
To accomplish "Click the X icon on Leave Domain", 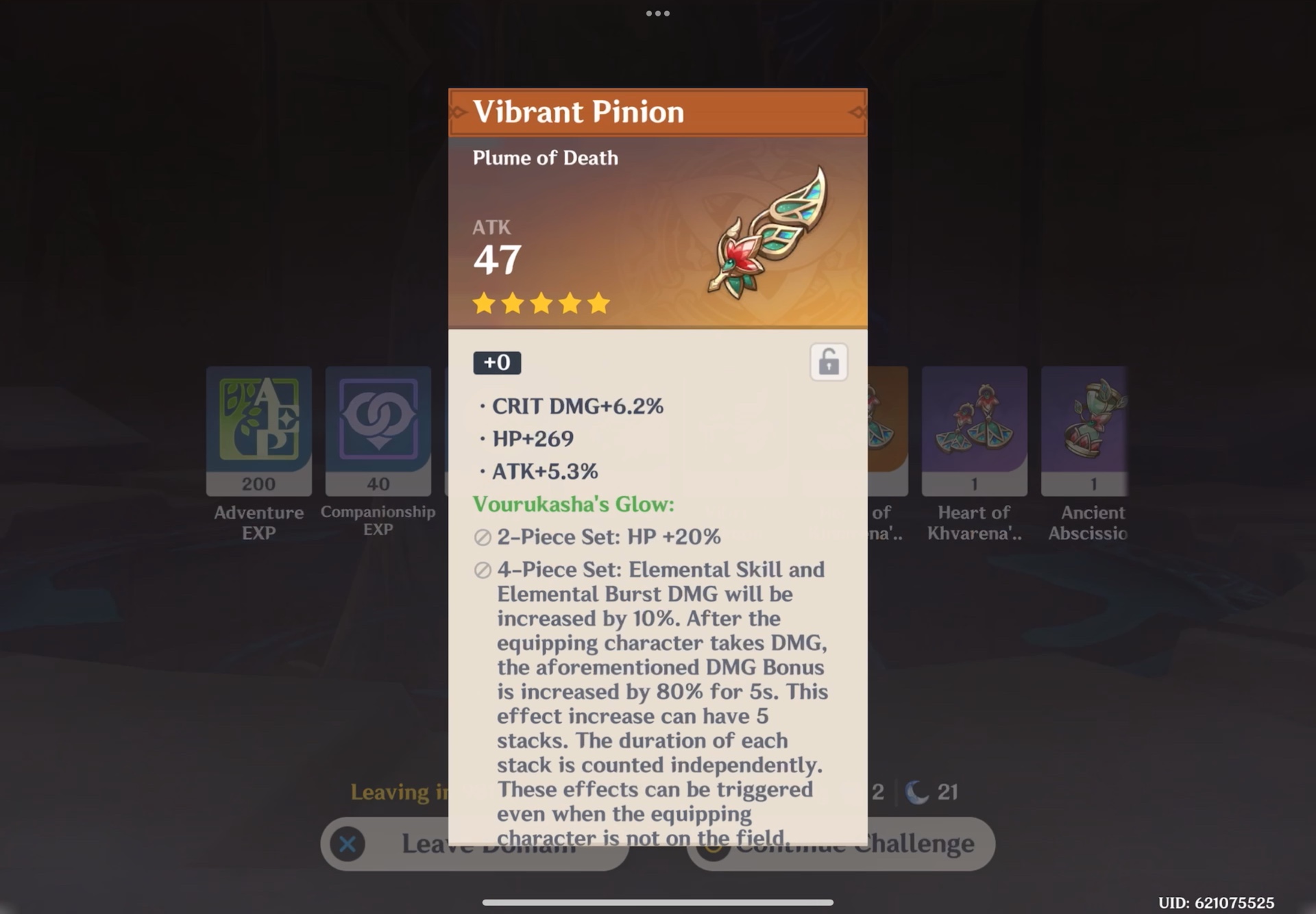I will point(346,845).
